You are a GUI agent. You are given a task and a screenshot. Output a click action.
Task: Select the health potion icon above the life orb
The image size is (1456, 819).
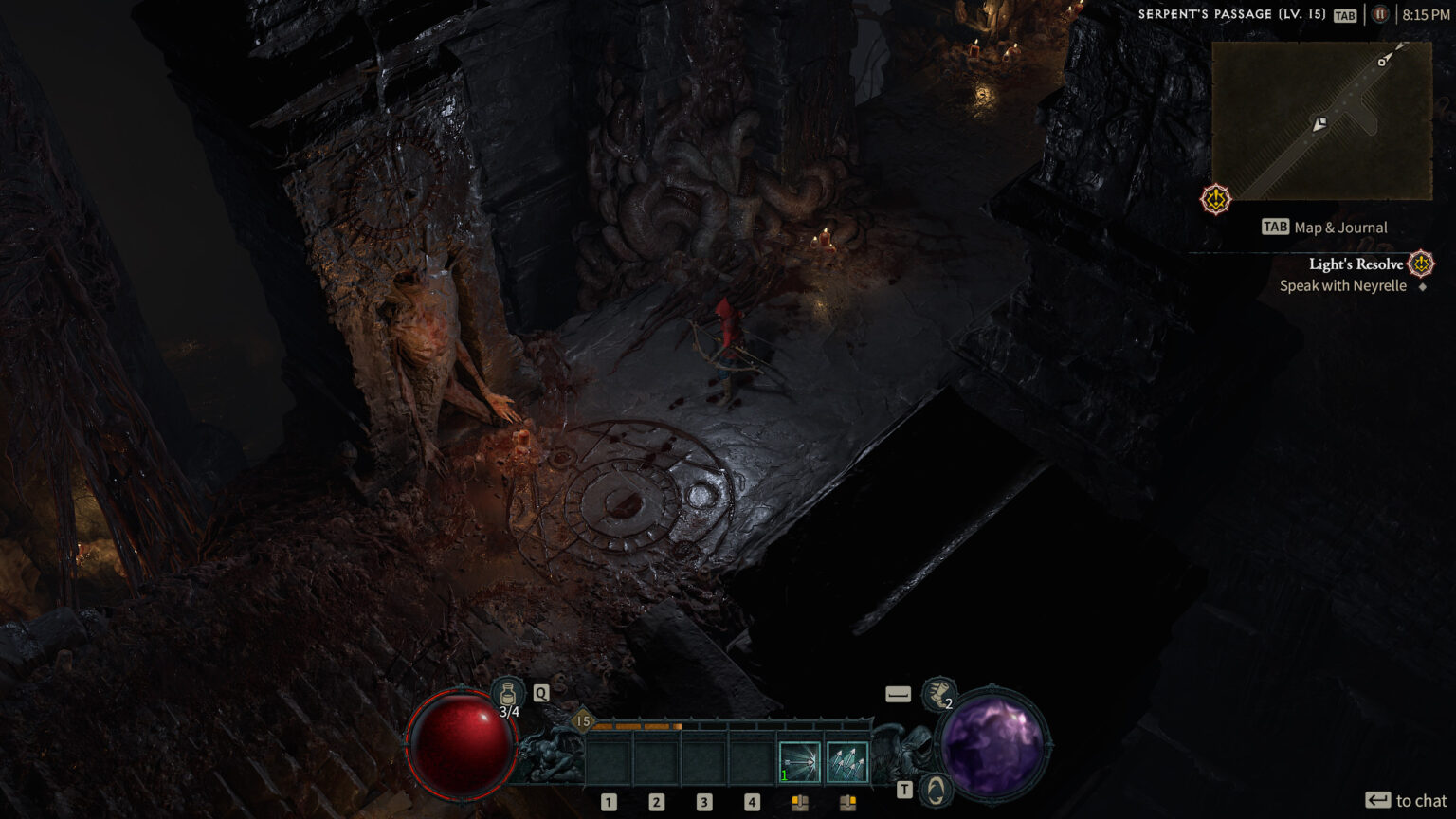pos(508,693)
